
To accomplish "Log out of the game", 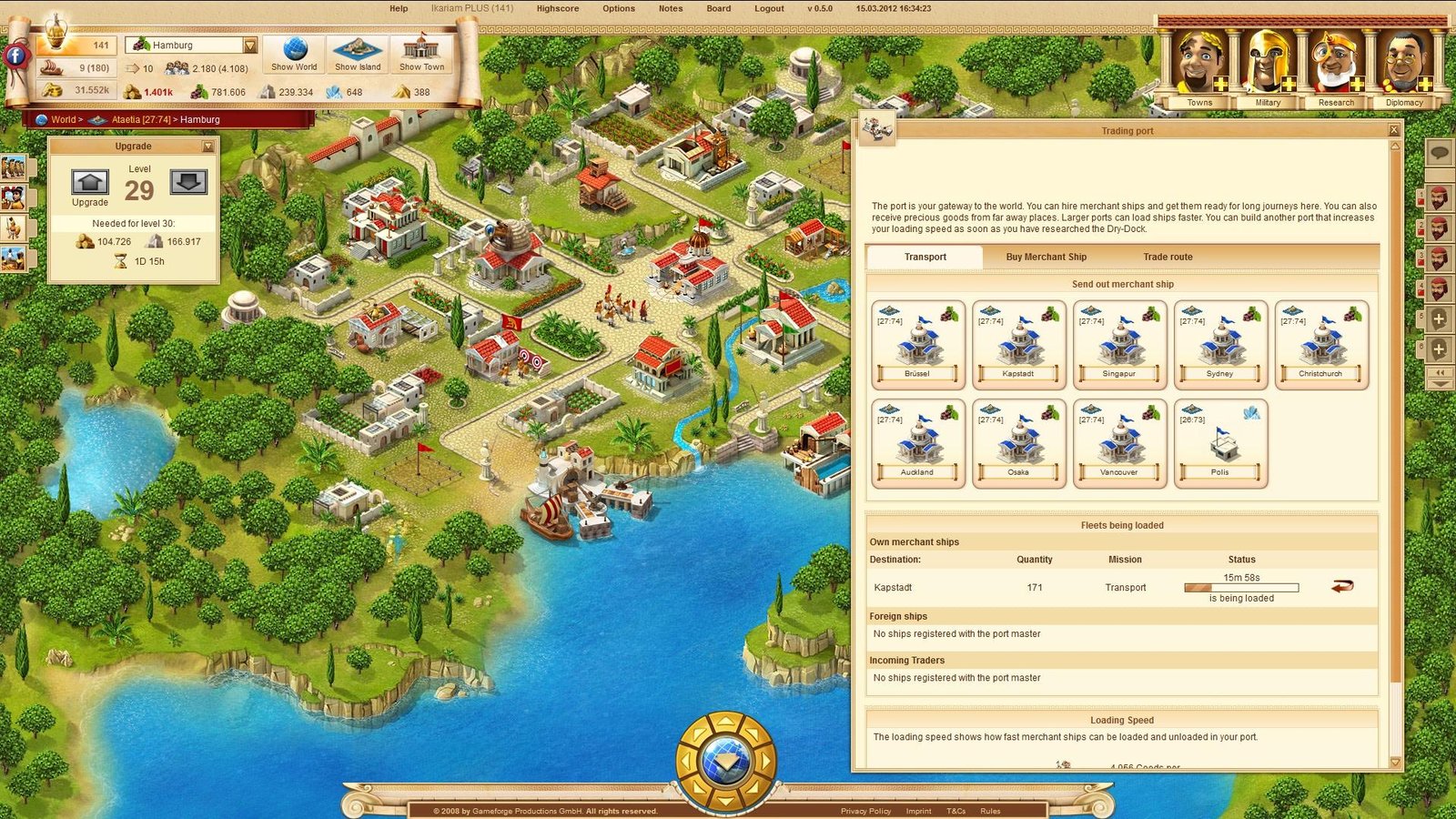I will (769, 9).
